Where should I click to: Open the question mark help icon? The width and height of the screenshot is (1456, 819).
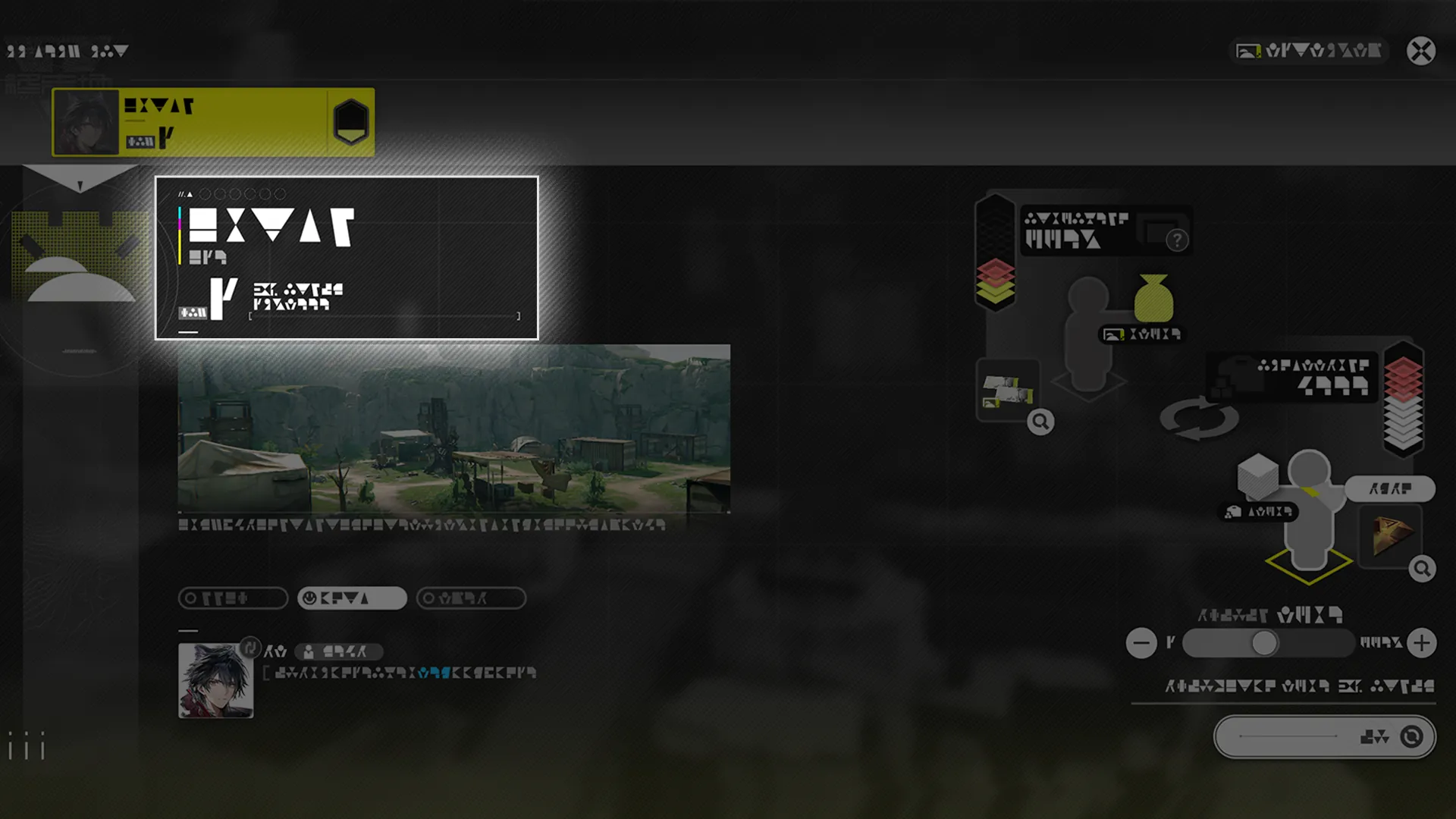click(x=1177, y=240)
